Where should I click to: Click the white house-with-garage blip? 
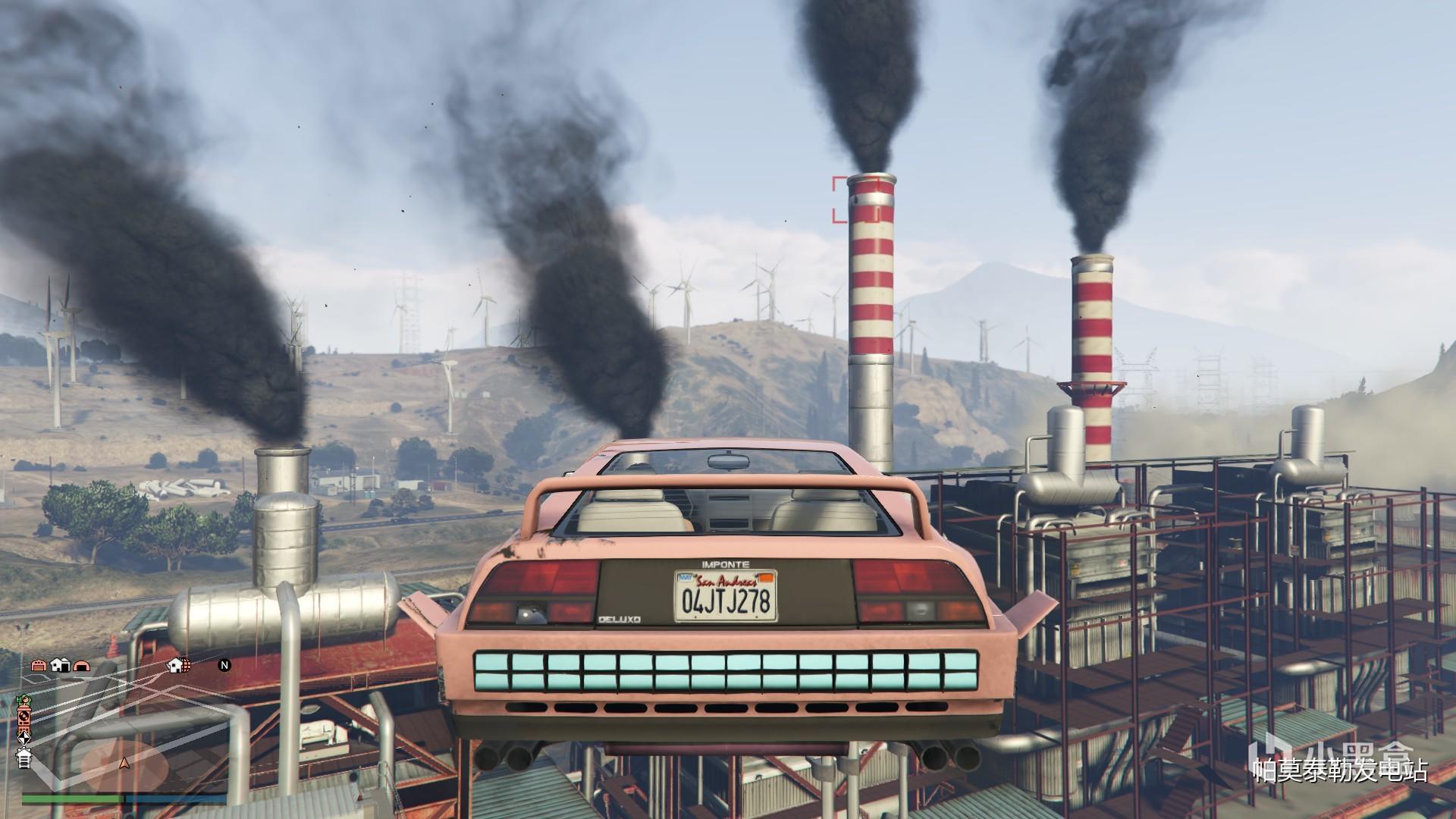click(60, 666)
